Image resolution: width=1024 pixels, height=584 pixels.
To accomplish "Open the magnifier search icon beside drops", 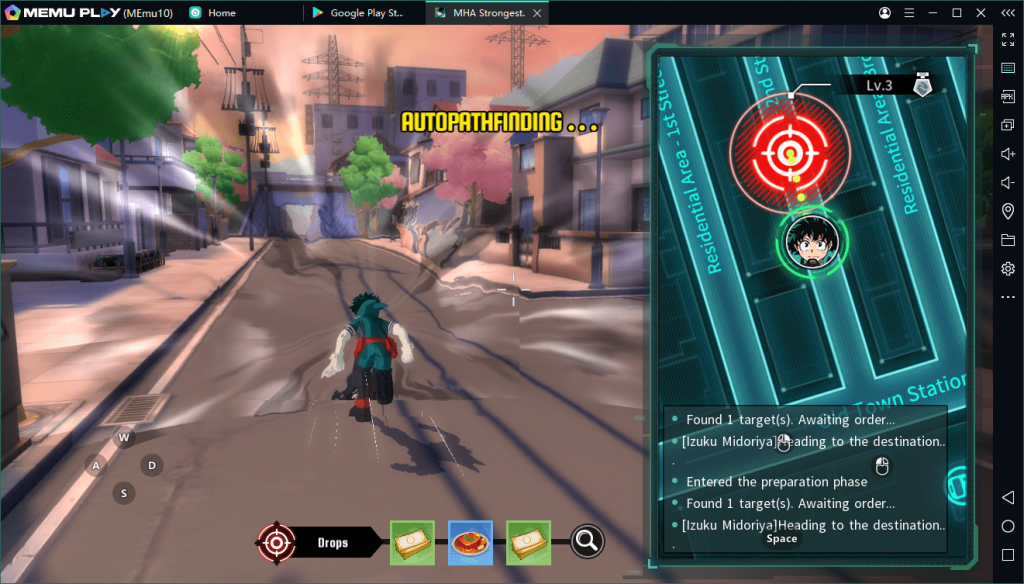I will coord(588,541).
